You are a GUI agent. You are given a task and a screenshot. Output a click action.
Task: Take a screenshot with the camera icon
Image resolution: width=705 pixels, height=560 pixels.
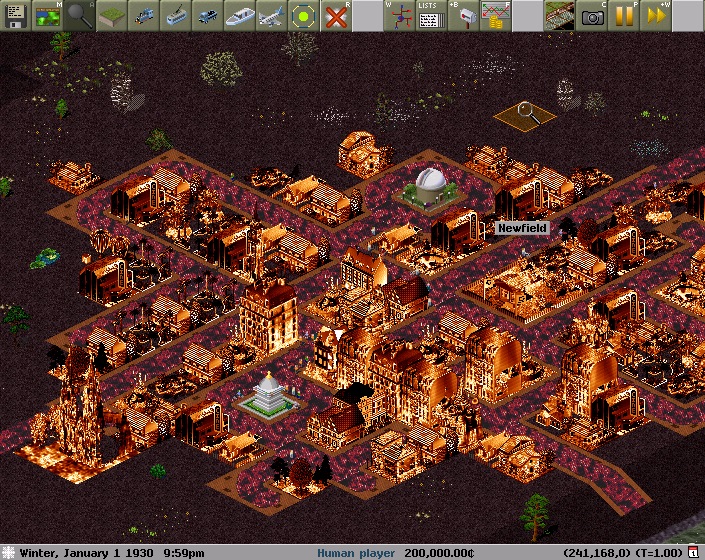(x=592, y=15)
